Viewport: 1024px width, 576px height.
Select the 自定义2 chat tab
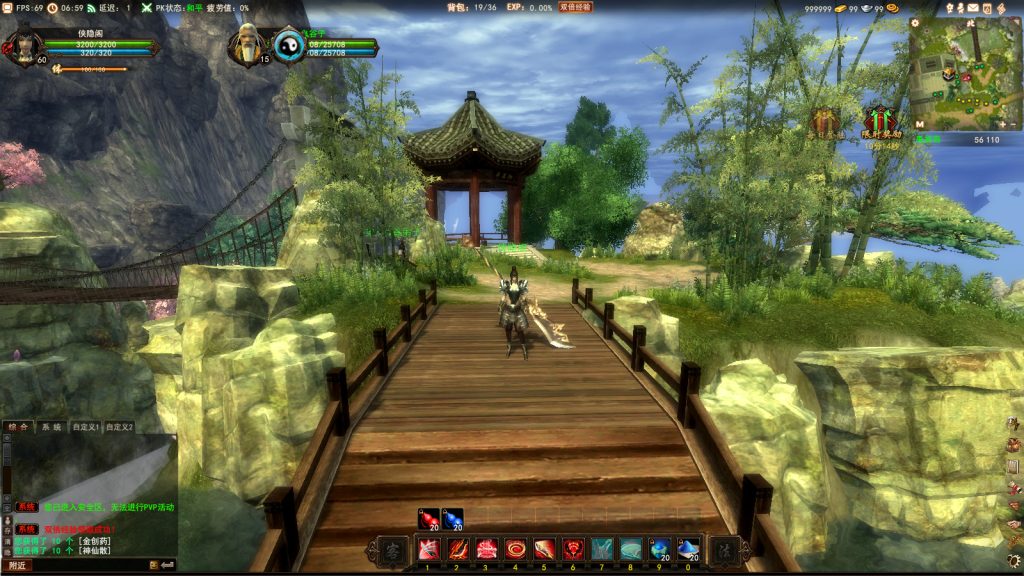(x=119, y=427)
